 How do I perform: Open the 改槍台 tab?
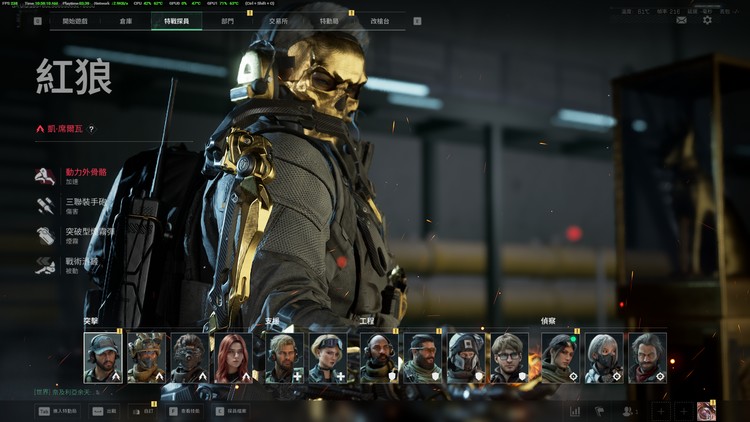(x=380, y=21)
